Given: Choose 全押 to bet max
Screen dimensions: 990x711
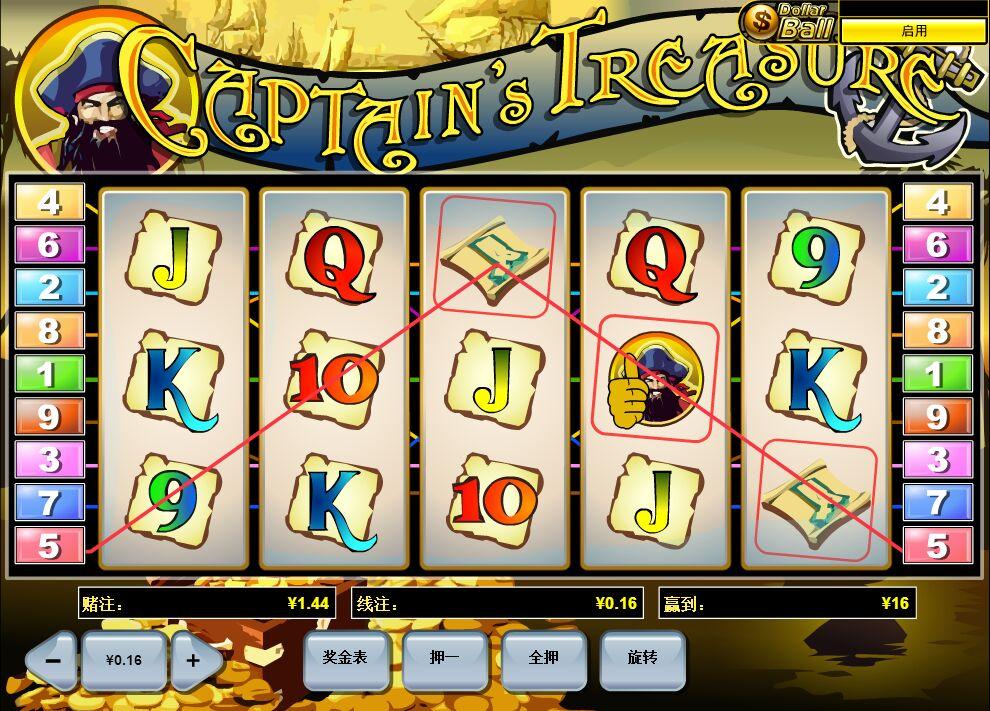Looking at the screenshot, I should click(x=543, y=658).
